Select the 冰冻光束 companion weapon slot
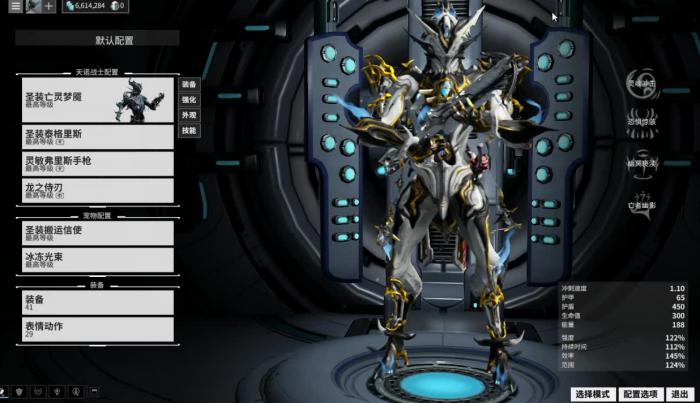 pos(97,259)
